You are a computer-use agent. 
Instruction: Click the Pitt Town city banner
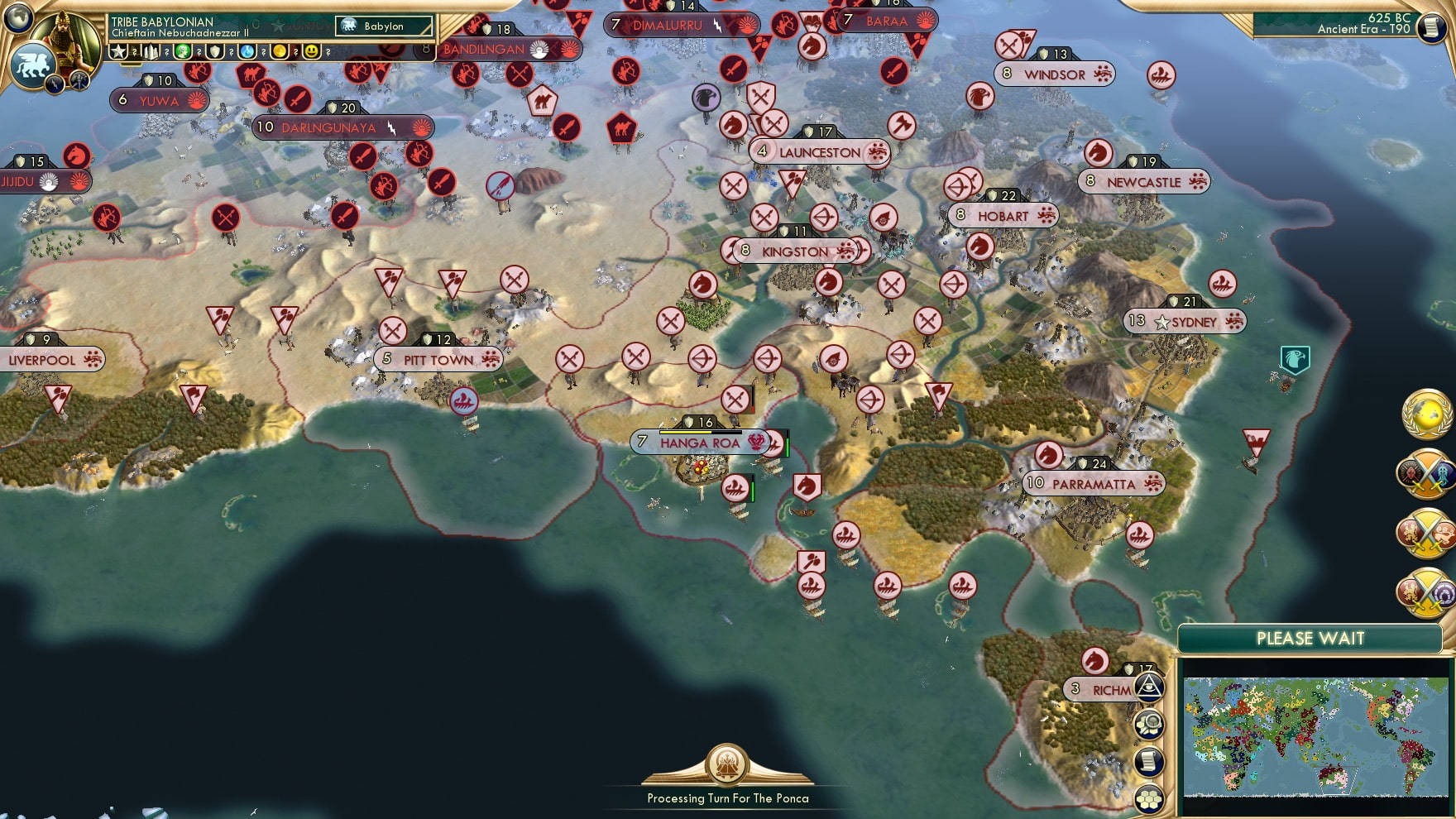438,360
